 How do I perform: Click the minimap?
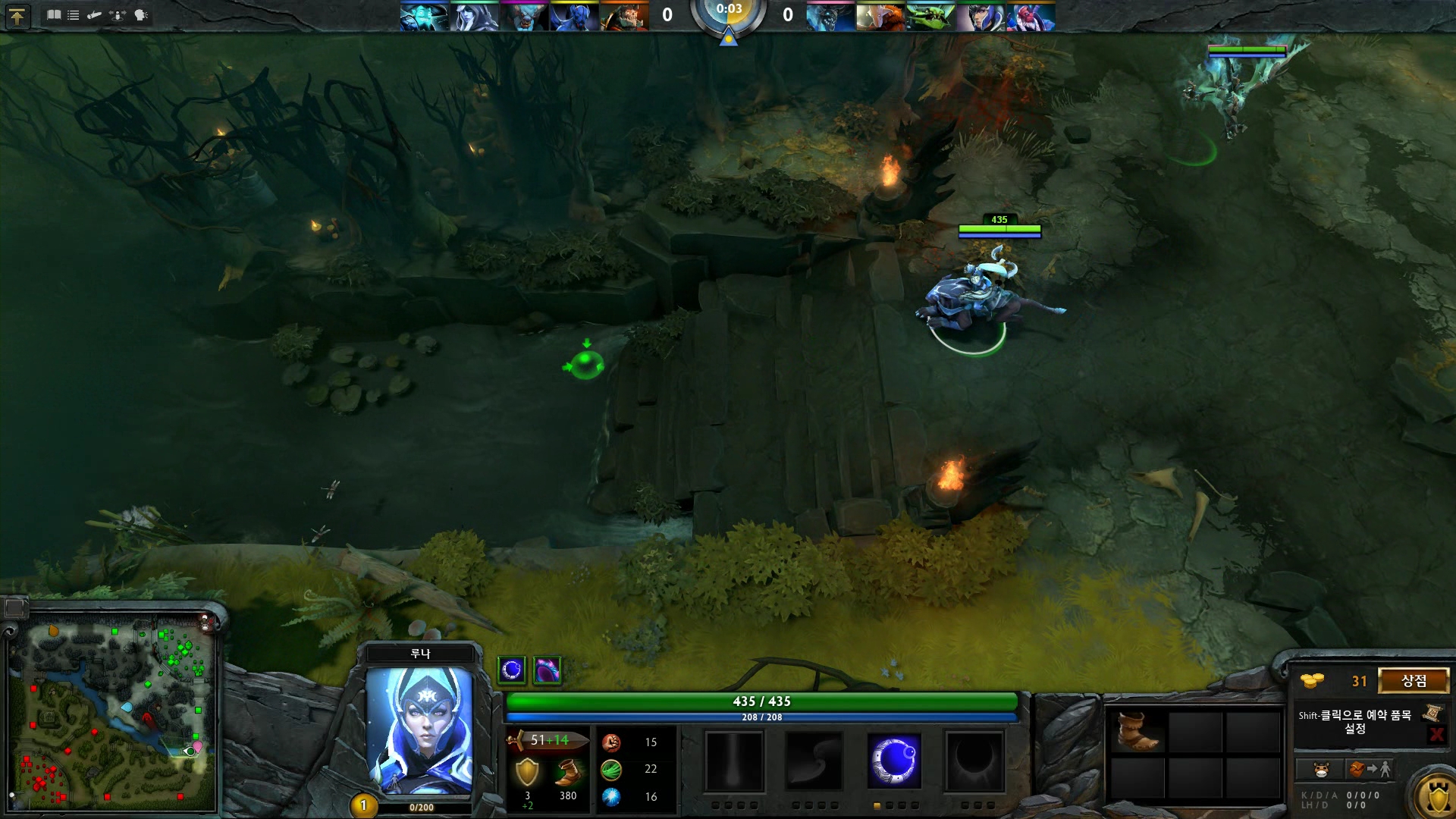(x=112, y=713)
